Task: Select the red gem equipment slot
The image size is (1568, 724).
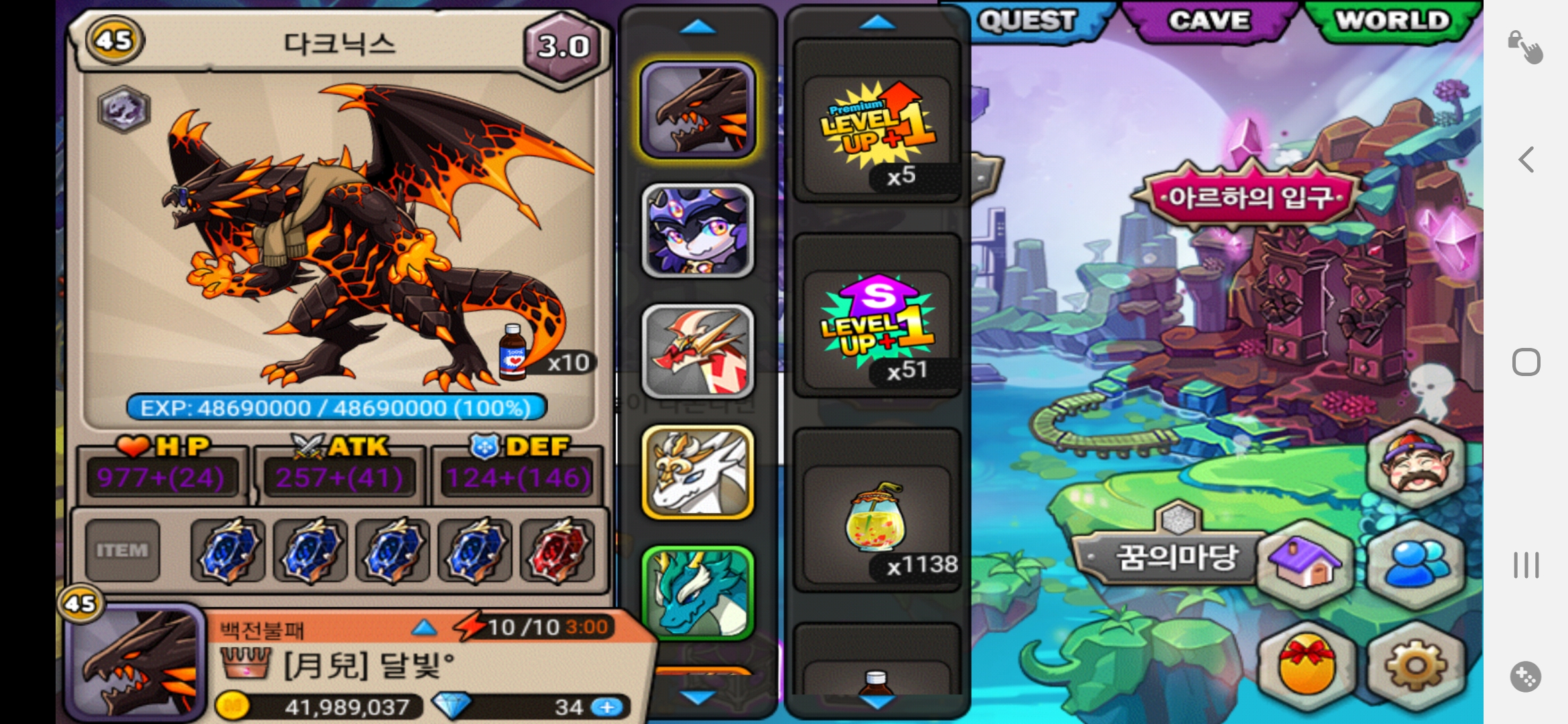Action: [x=558, y=550]
